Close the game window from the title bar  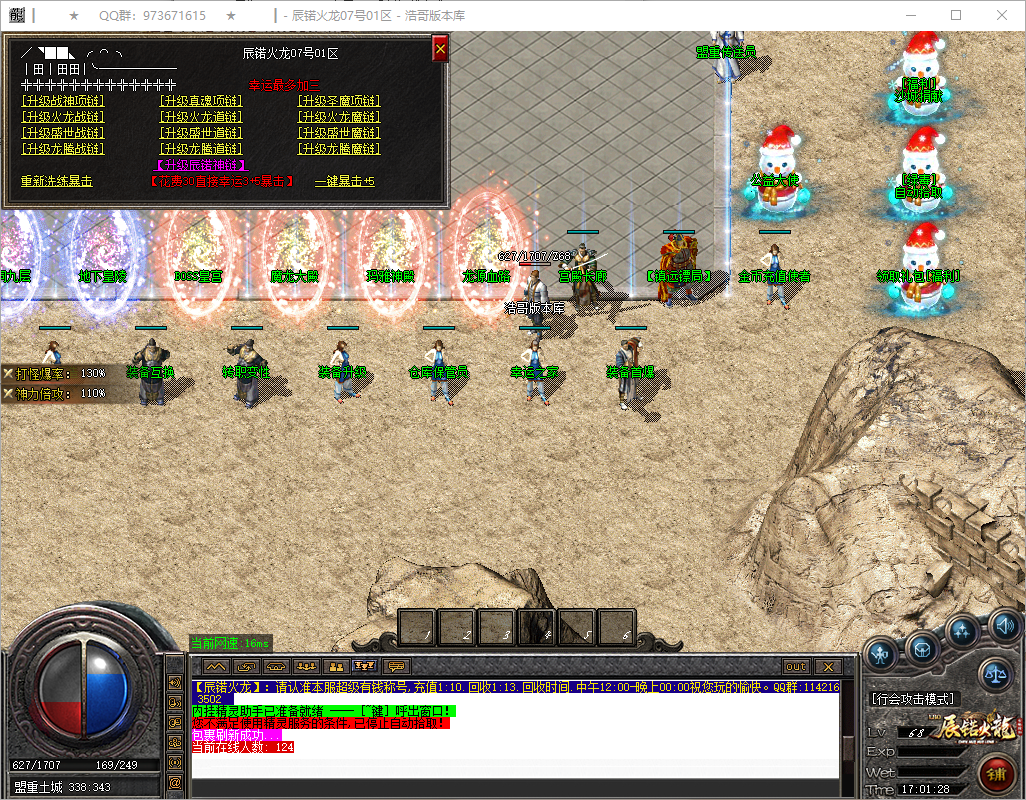click(1002, 16)
